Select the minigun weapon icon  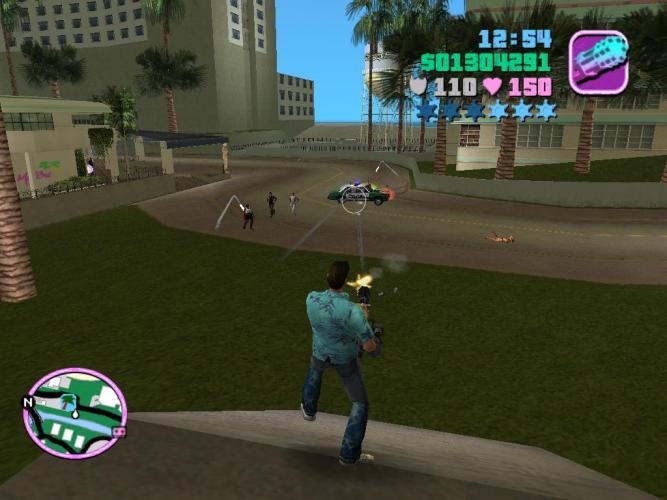point(598,62)
